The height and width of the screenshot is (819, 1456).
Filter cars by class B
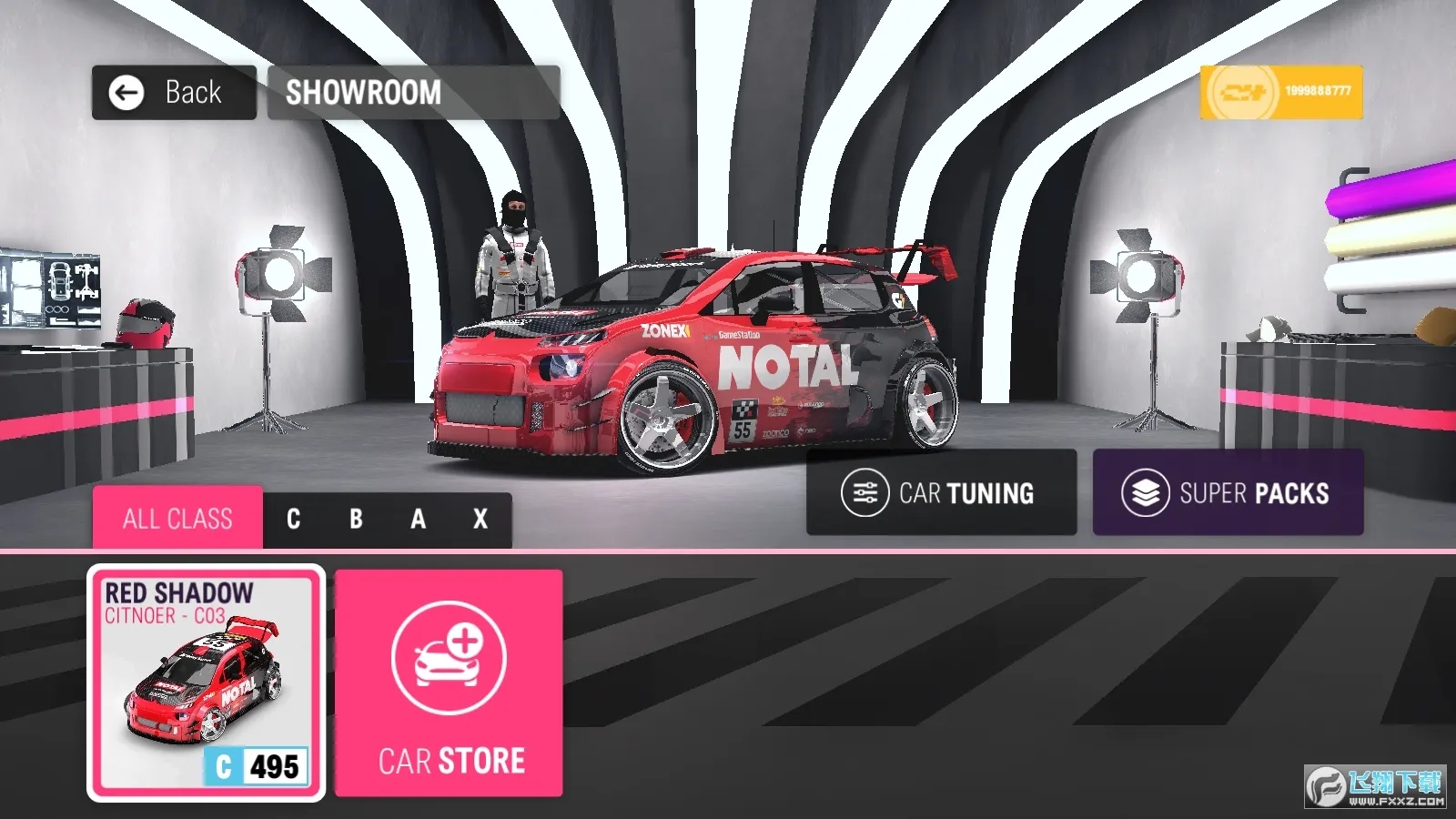click(356, 520)
